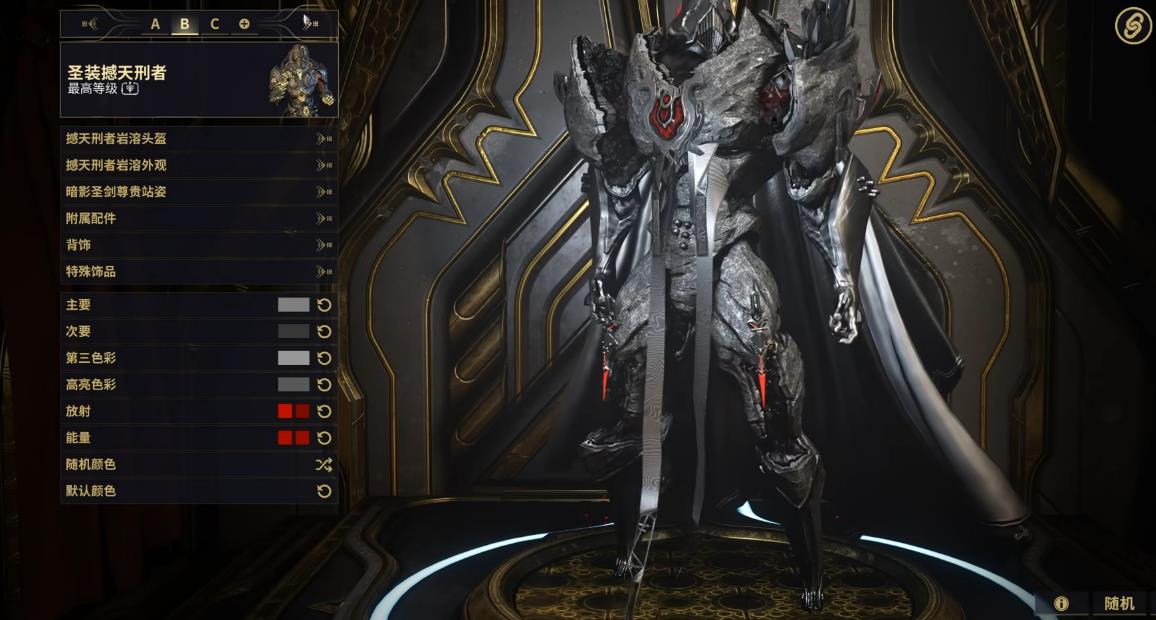The image size is (1156, 620).
Task: Restore 默认颜色 default colors
Action: point(198,491)
